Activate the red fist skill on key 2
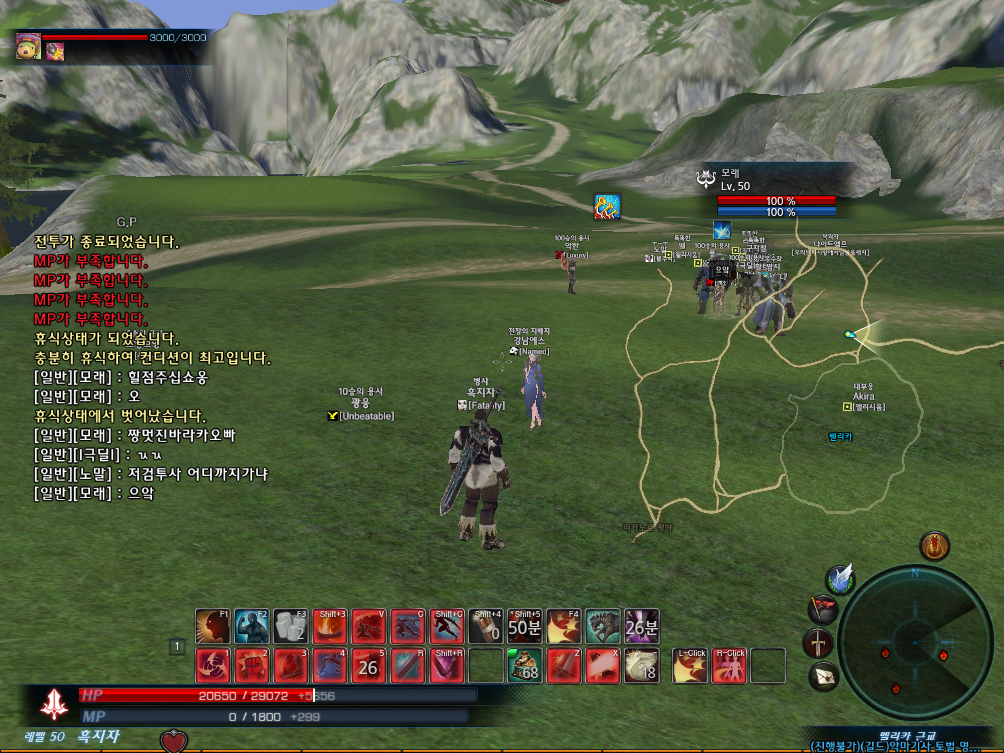 tap(251, 665)
